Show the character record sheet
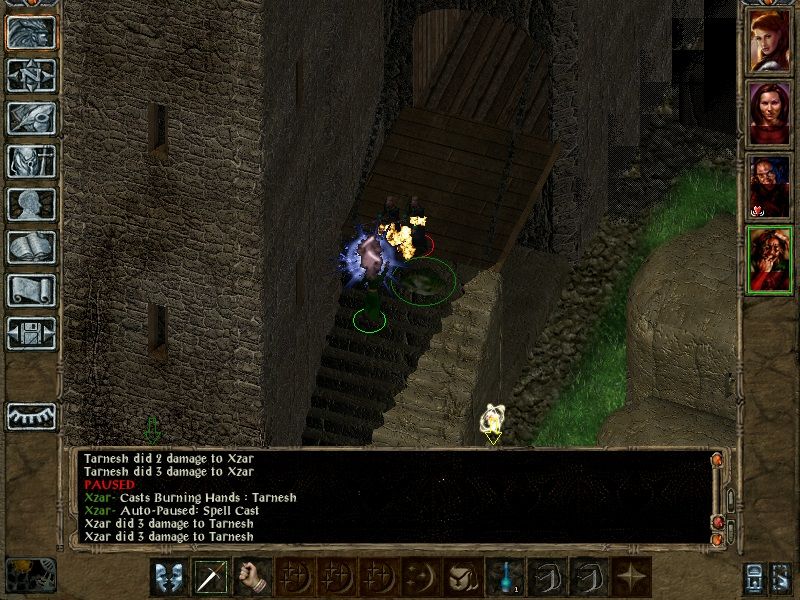This screenshot has width=800, height=600. pos(31,204)
